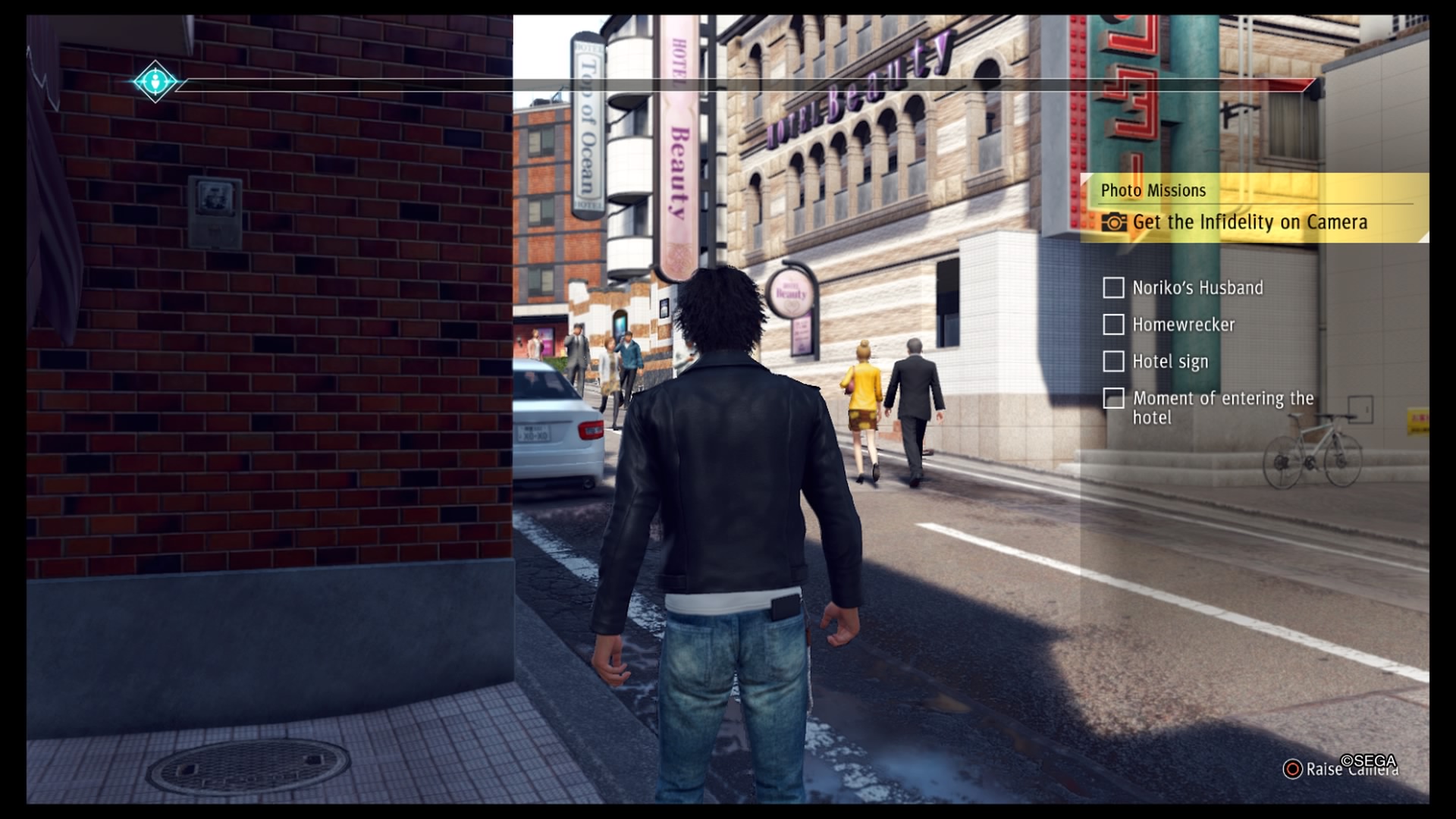Tick the Moment of entering the hotel checkbox
This screenshot has height=819, width=1456.
click(1112, 398)
